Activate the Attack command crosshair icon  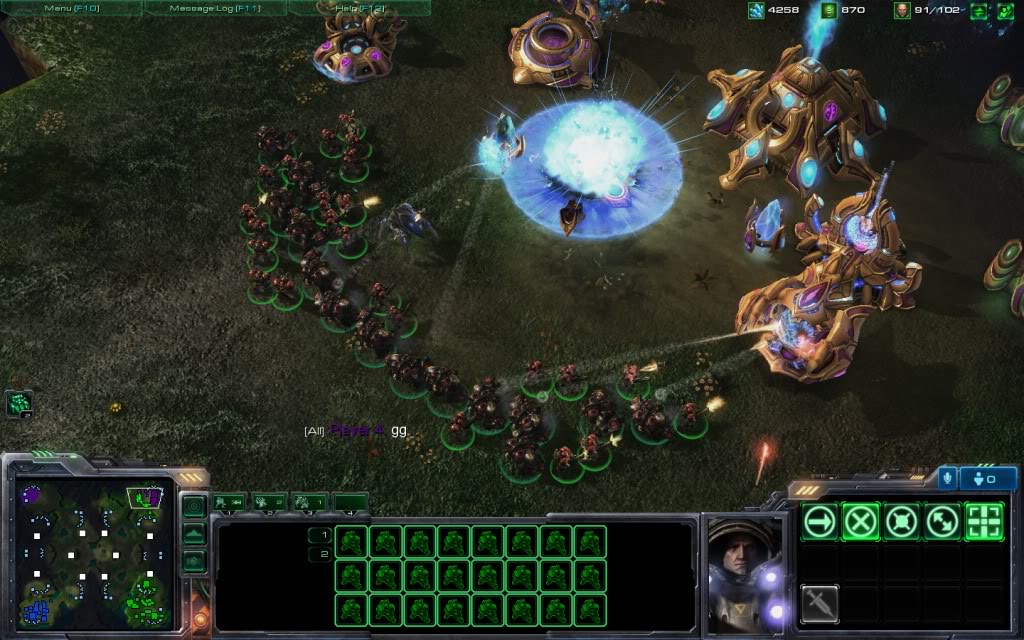[x=983, y=521]
